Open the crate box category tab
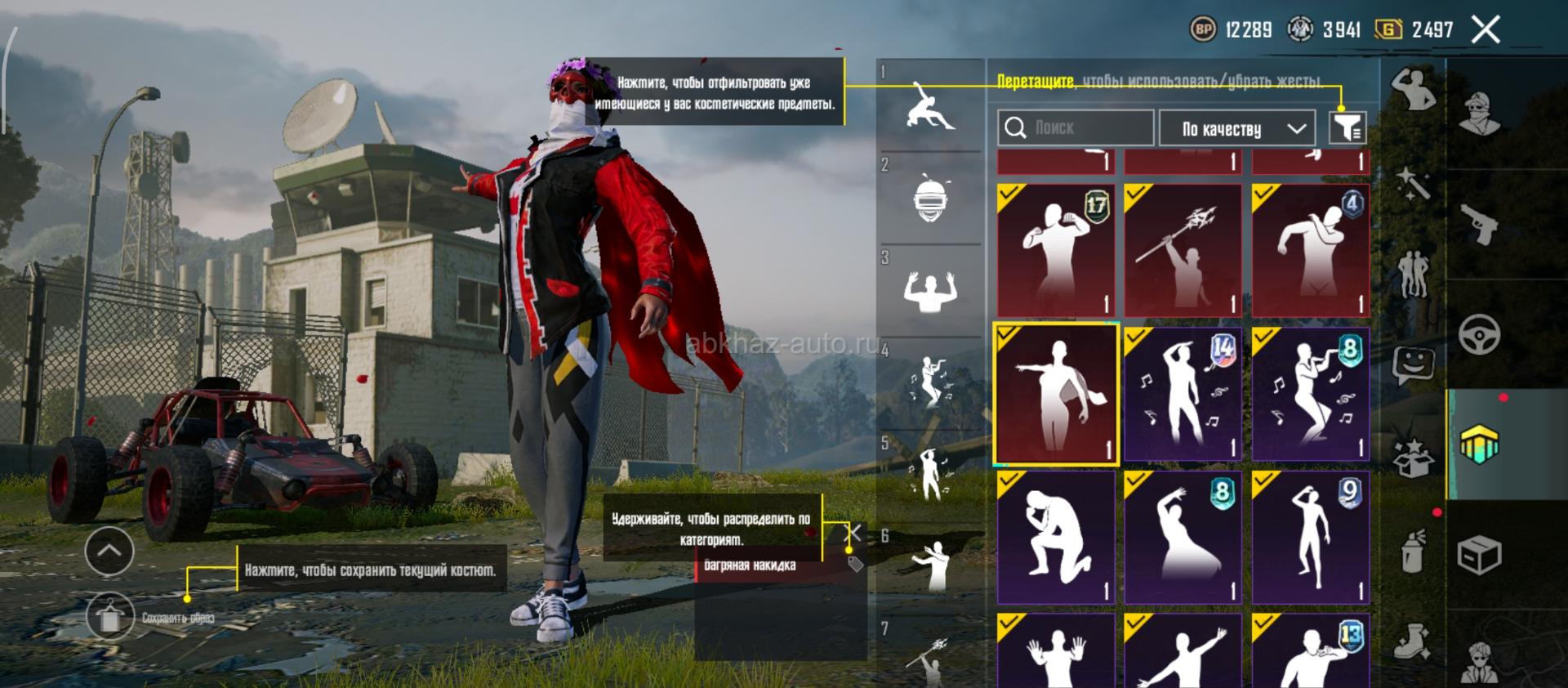1568x688 pixels. [1479, 556]
